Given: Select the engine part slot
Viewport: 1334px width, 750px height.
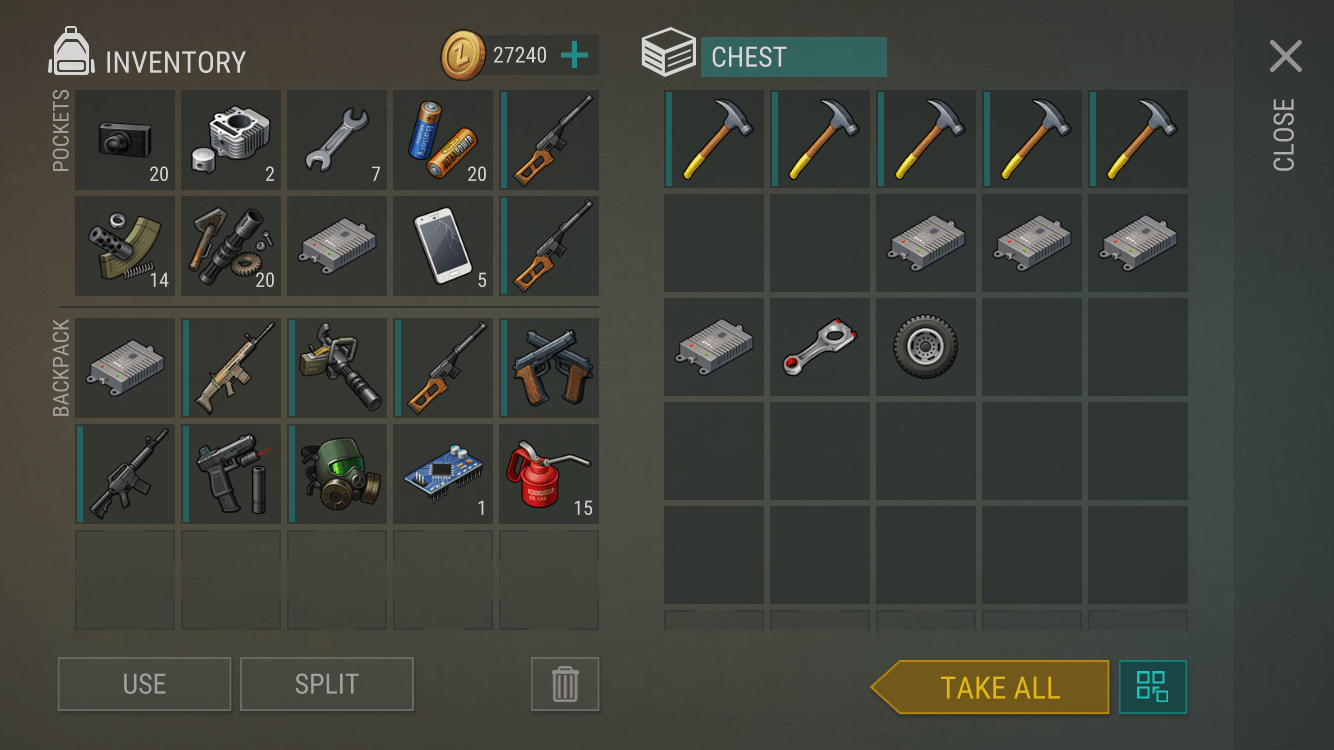Looking at the screenshot, I should coord(231,140).
